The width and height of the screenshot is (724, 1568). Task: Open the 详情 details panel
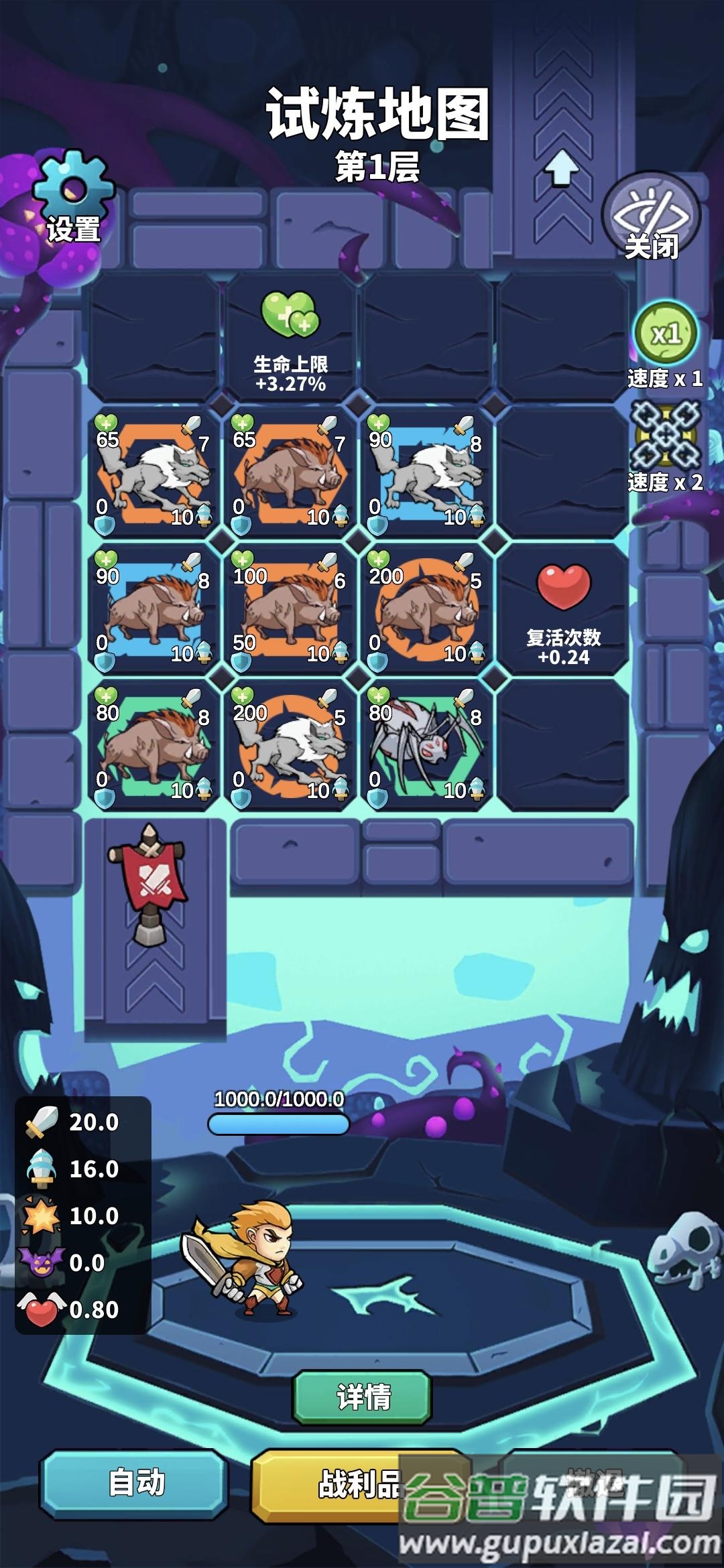(x=362, y=1397)
